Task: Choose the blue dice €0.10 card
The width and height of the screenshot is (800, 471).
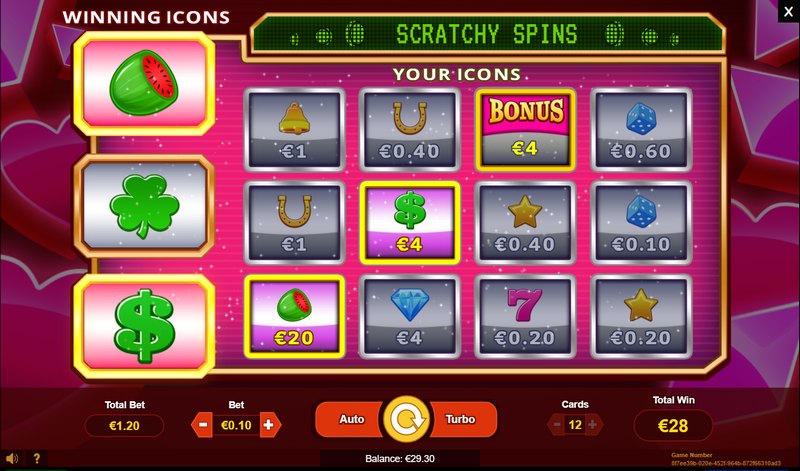Action: click(641, 220)
